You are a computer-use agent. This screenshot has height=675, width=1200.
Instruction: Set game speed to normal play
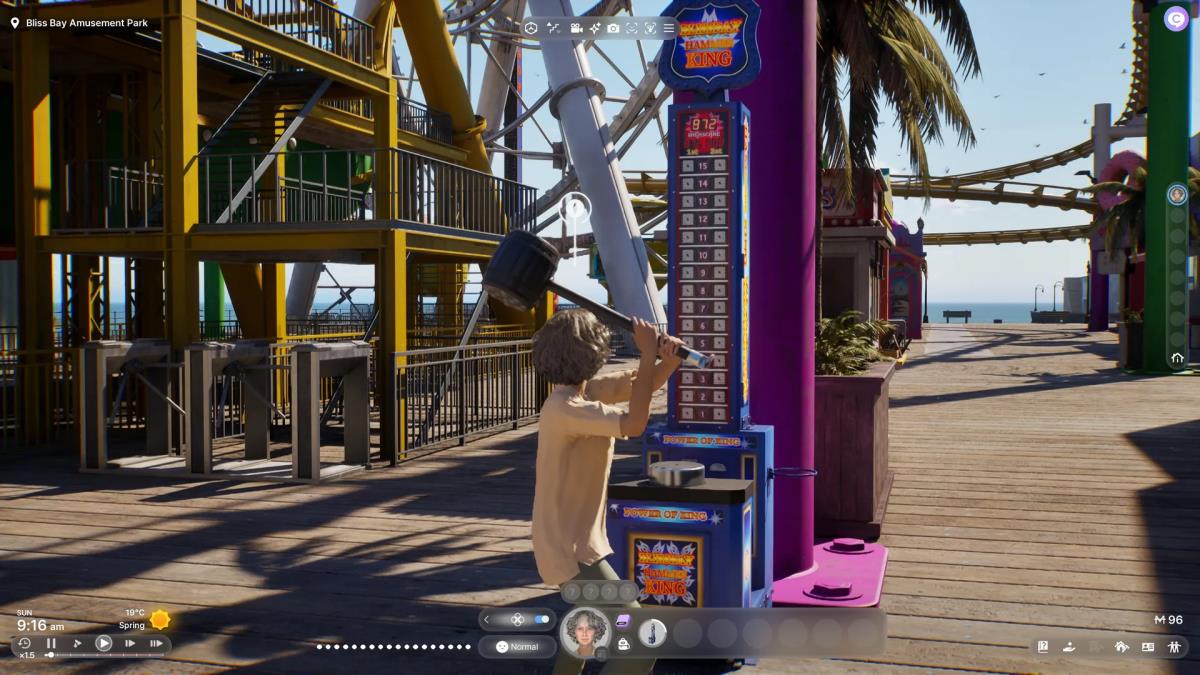103,644
